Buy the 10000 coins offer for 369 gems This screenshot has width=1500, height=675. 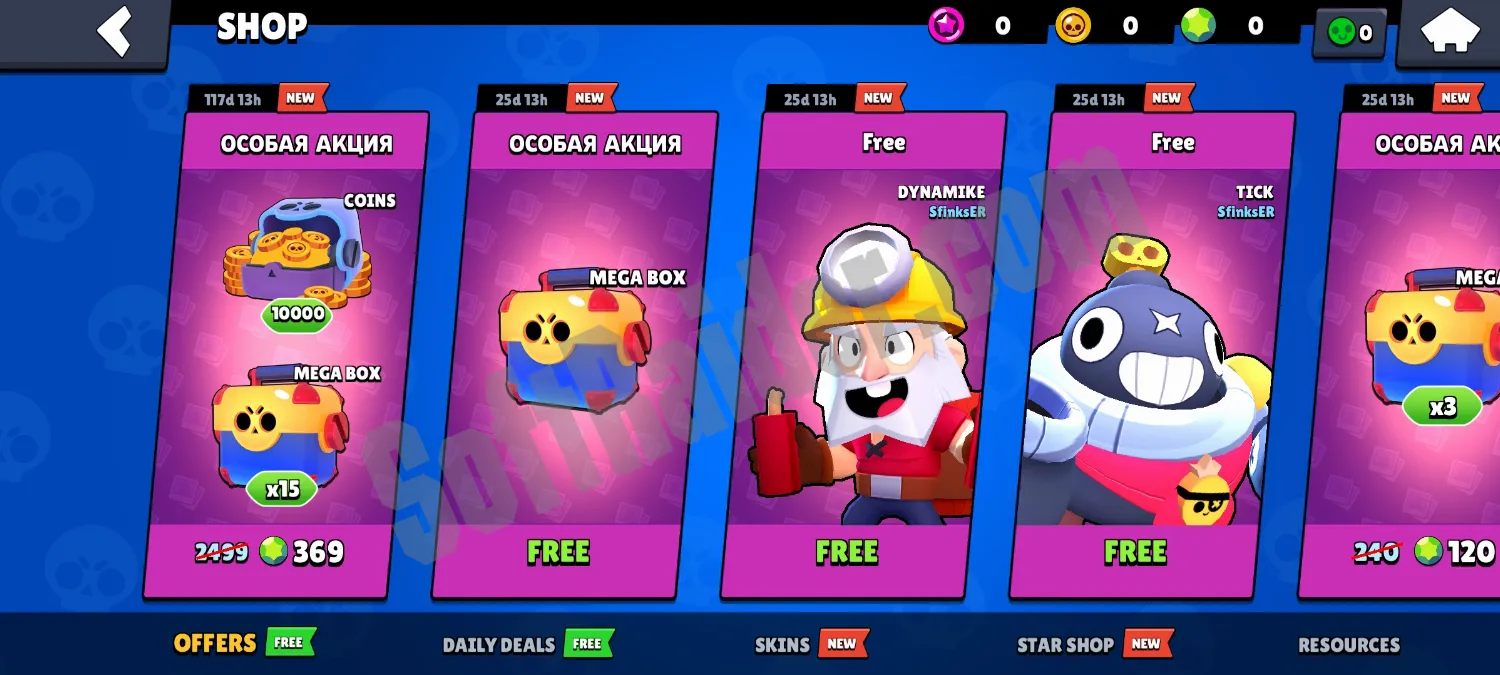269,552
